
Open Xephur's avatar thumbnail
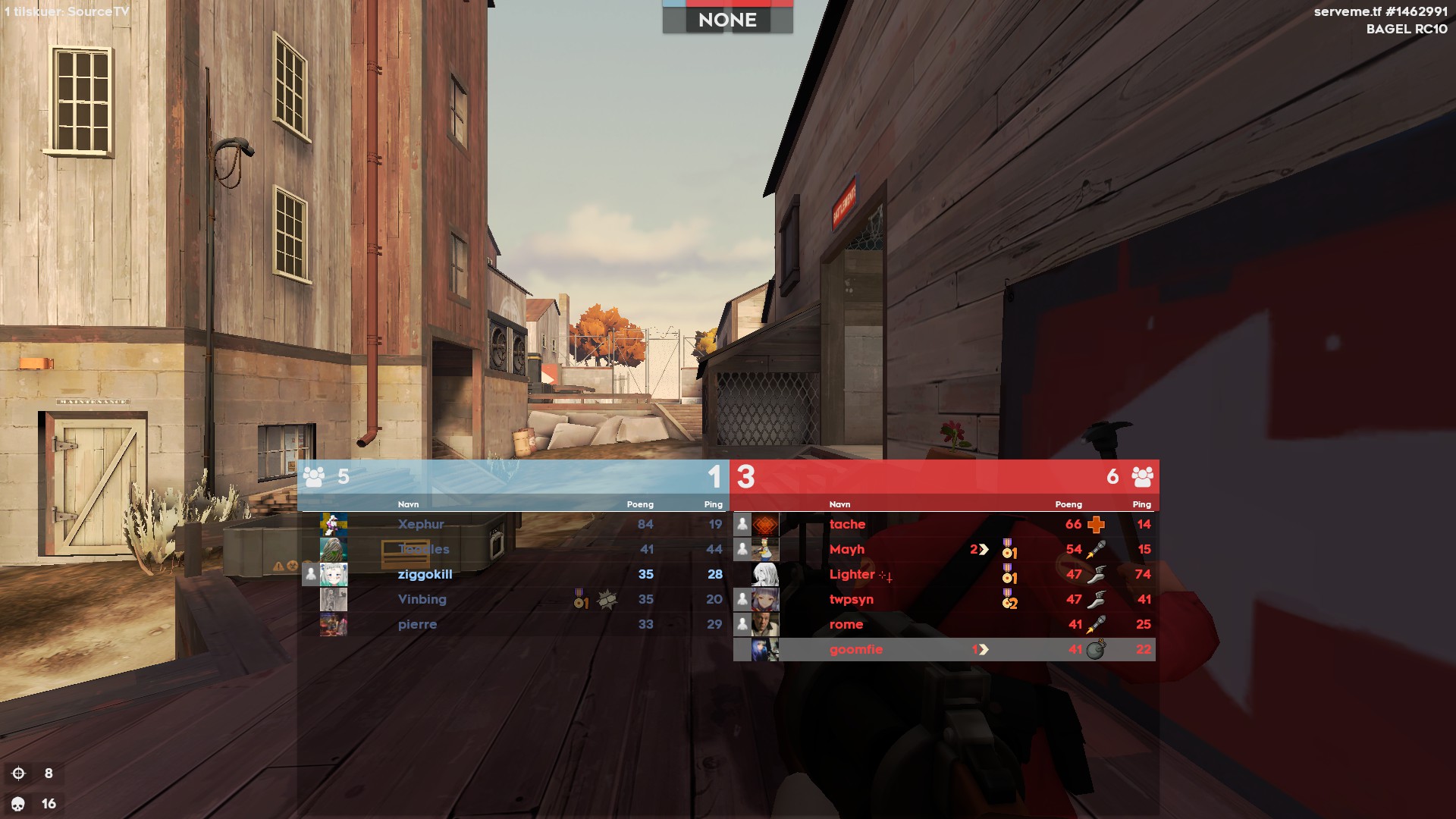pyautogui.click(x=333, y=524)
